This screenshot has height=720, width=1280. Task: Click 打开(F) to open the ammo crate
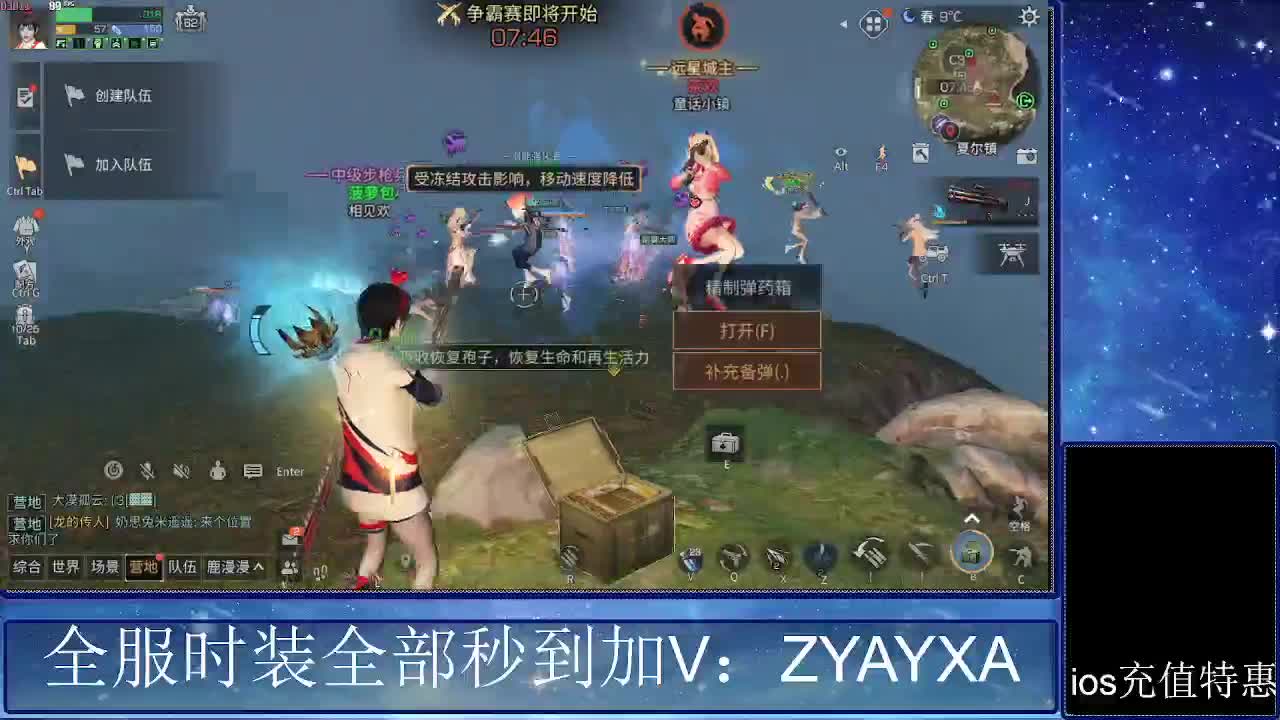point(747,331)
